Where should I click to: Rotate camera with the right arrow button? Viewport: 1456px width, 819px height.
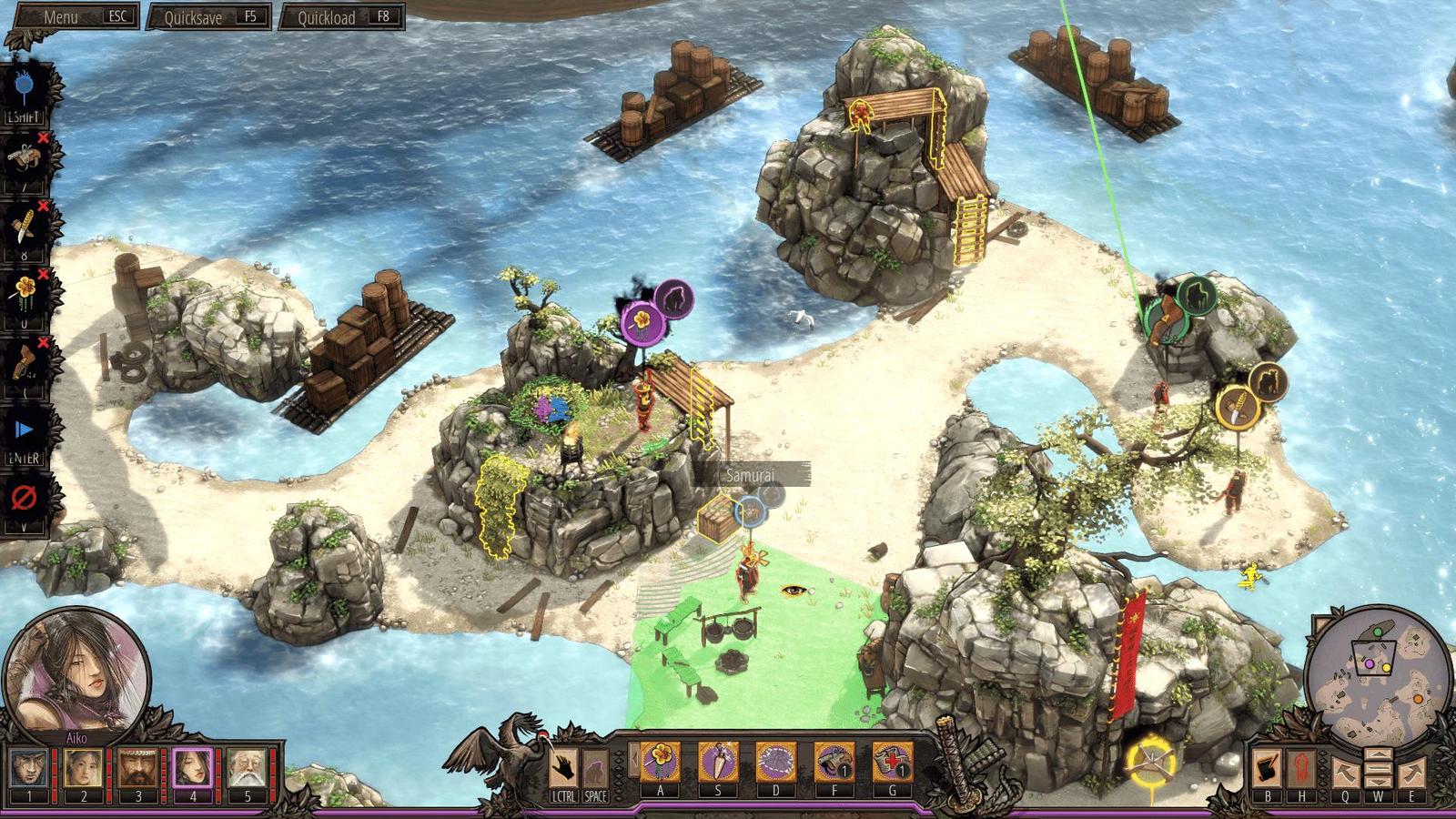click(x=1411, y=773)
